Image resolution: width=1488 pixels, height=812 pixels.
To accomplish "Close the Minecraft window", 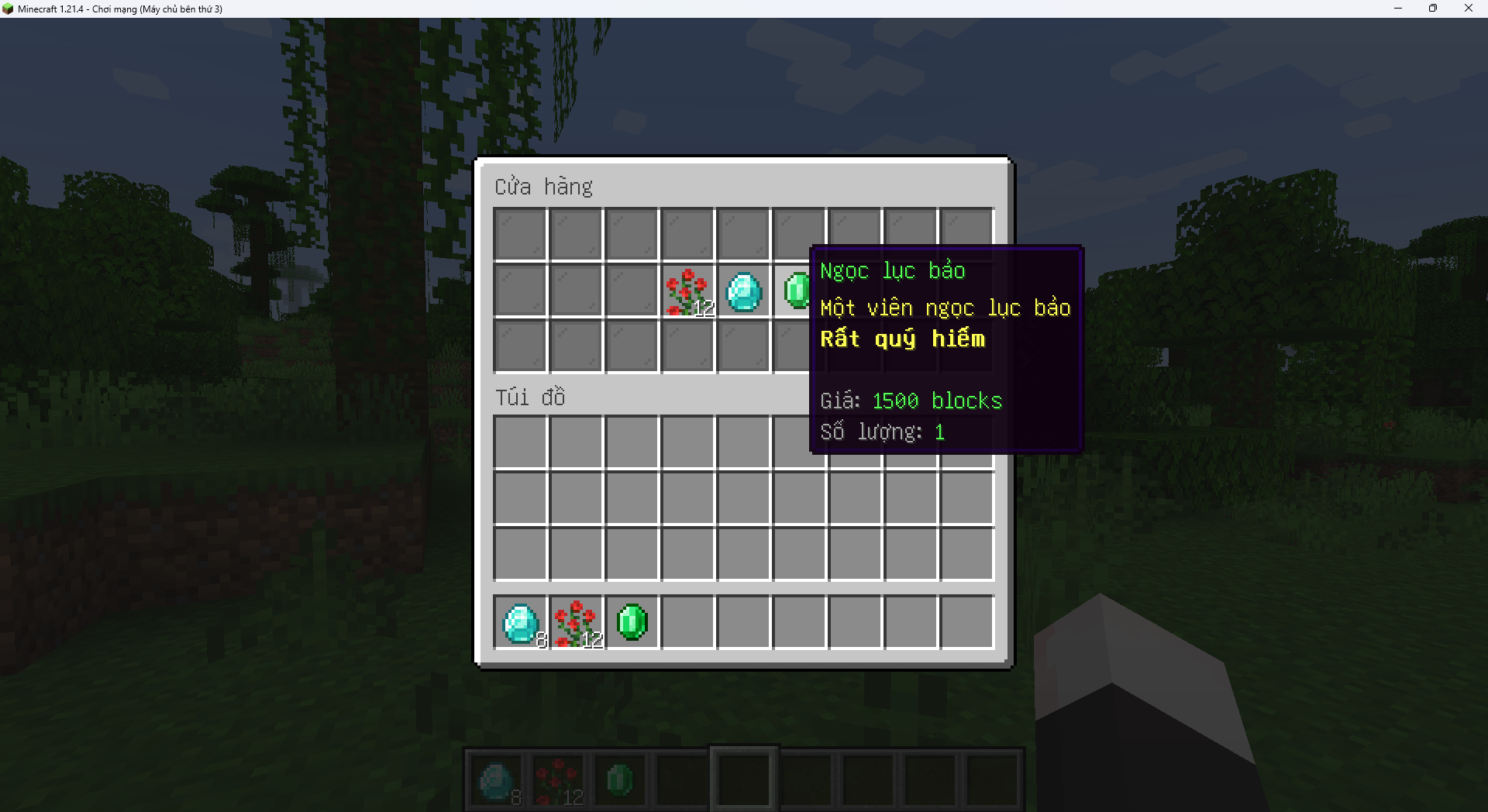I will tap(1468, 9).
